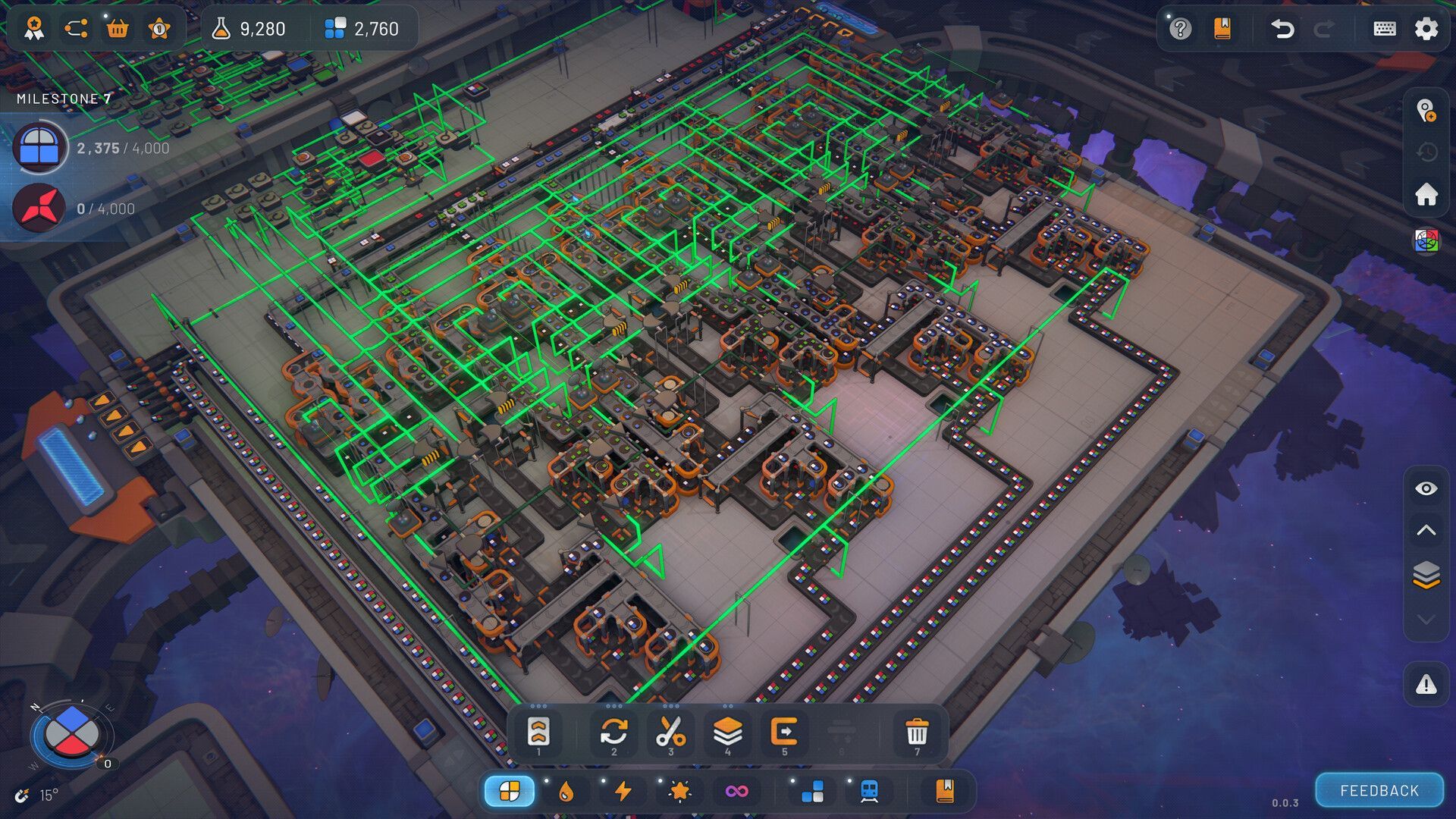Open the shop basket icon

(118, 29)
